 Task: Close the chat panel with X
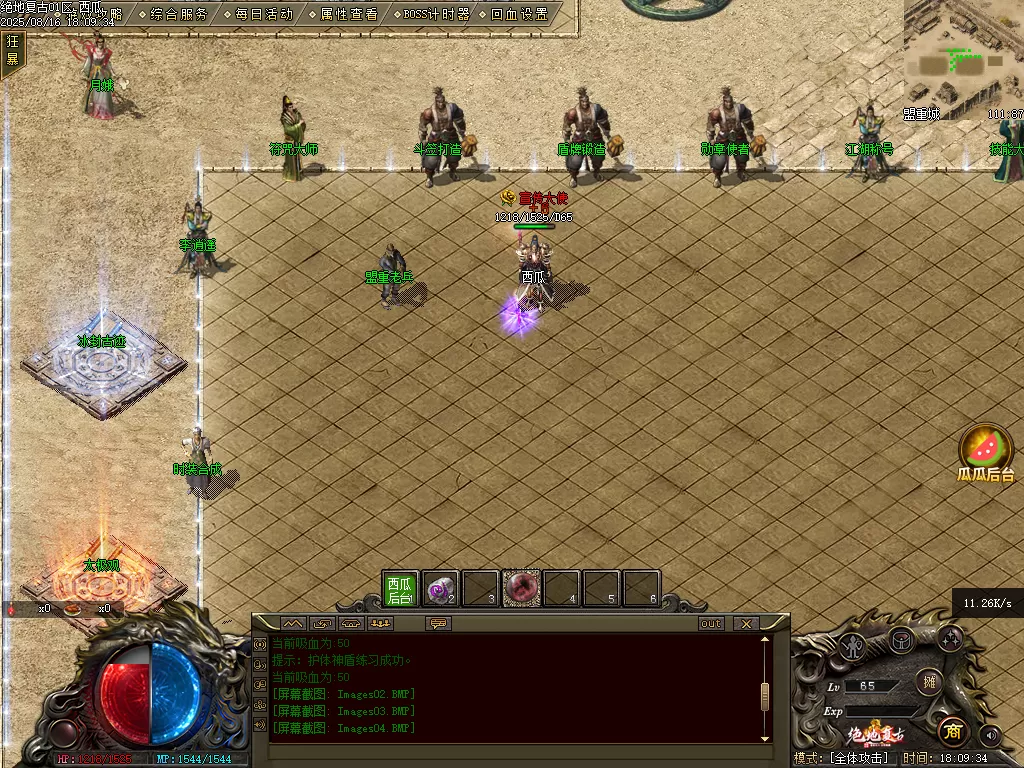[x=745, y=624]
